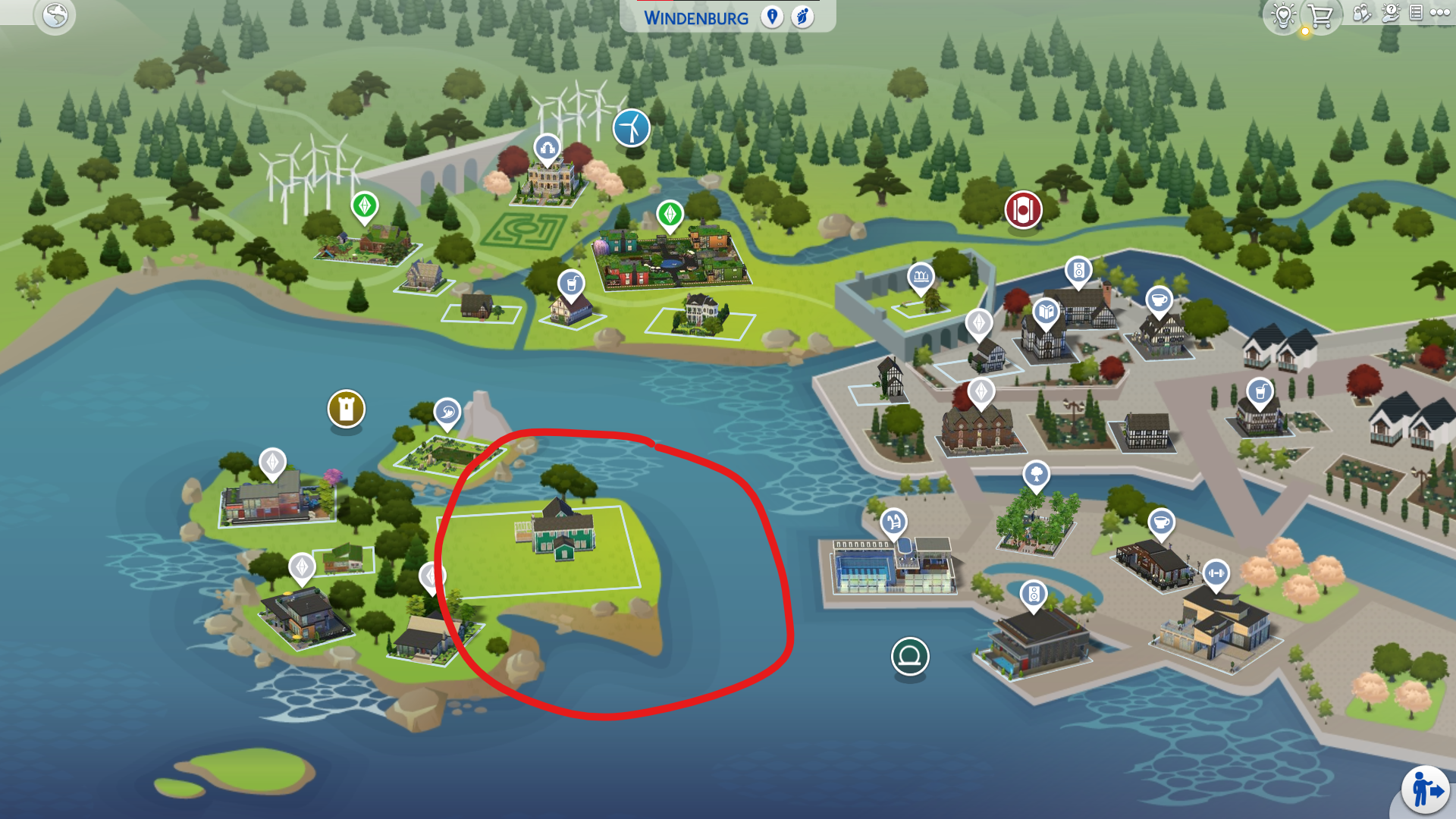Click the return-to-household button with arrow
The image size is (1456, 819).
1426,791
